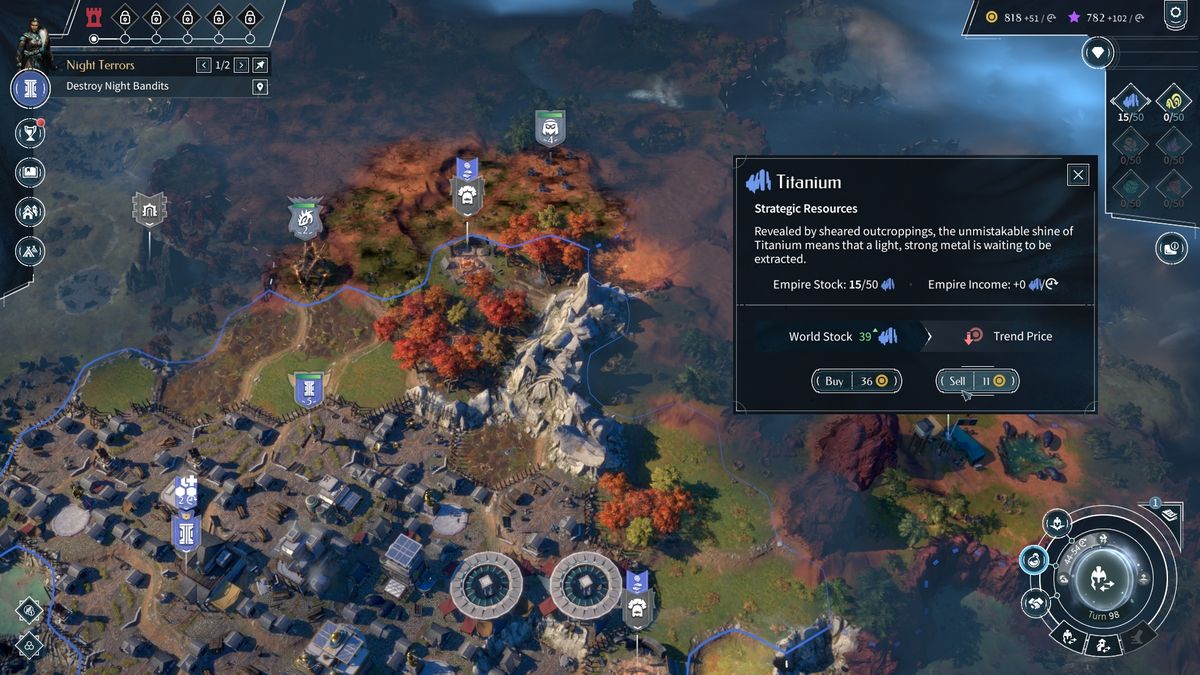Open the trophy screen with red notification
The image size is (1200, 675).
click(x=30, y=132)
